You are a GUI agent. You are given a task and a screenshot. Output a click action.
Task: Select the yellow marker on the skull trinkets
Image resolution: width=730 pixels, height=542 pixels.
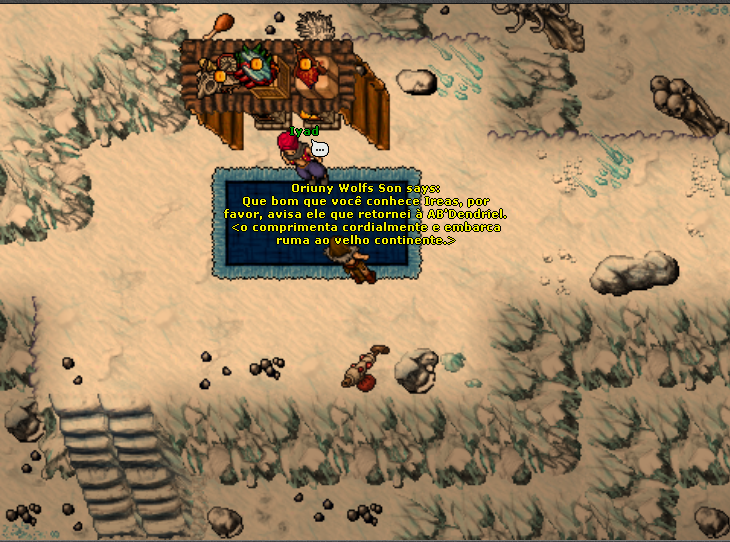219,76
